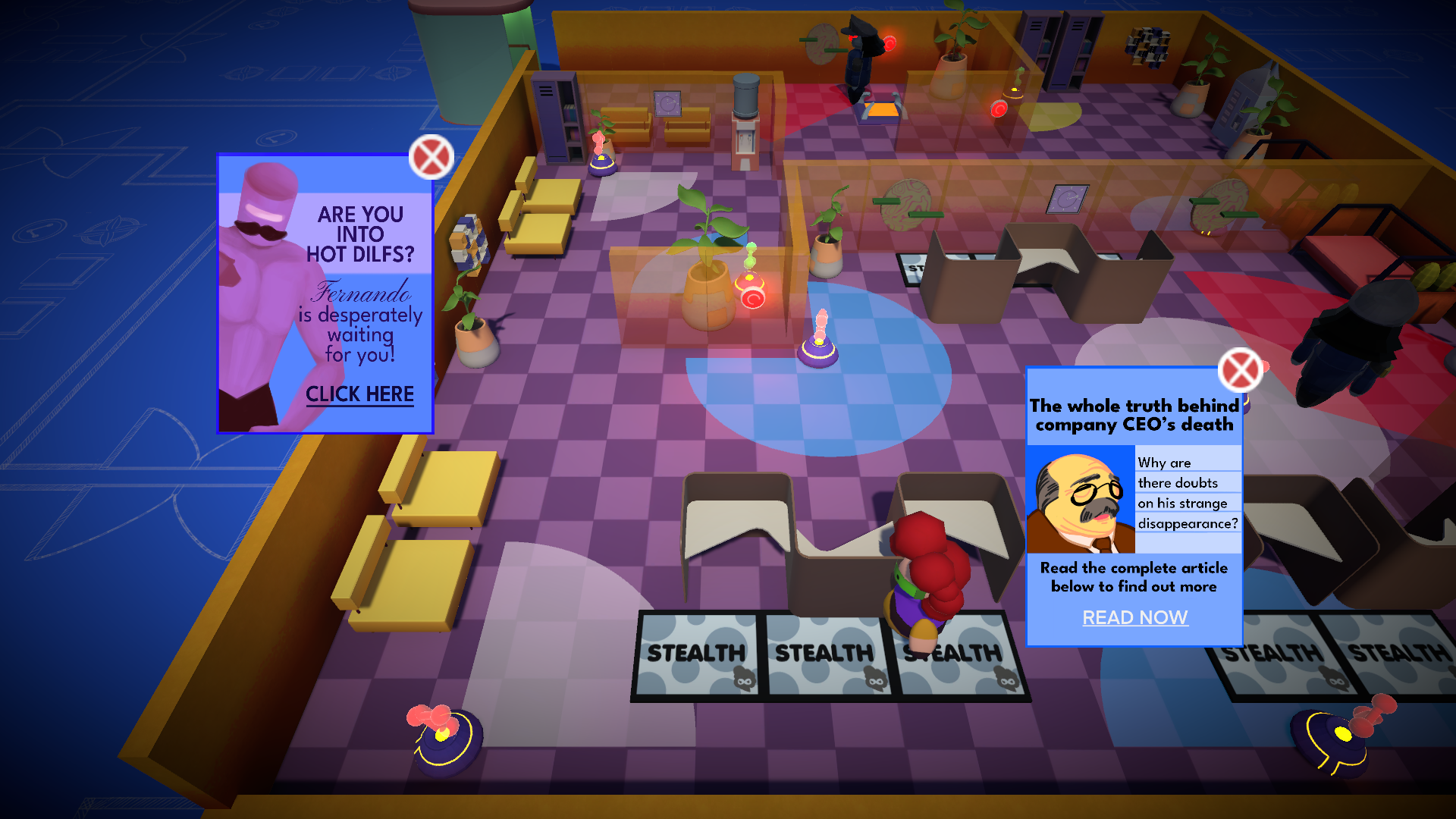Close the Fernando hot DILFs popup ad
Screen dimensions: 1456x819
(431, 158)
